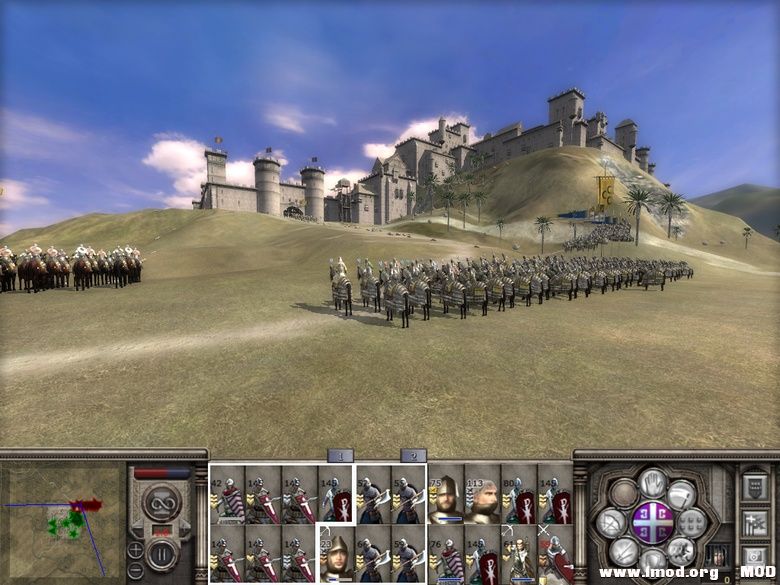The height and width of the screenshot is (585, 780).
Task: Select the general's card with 23 men
Action: click(x=336, y=554)
